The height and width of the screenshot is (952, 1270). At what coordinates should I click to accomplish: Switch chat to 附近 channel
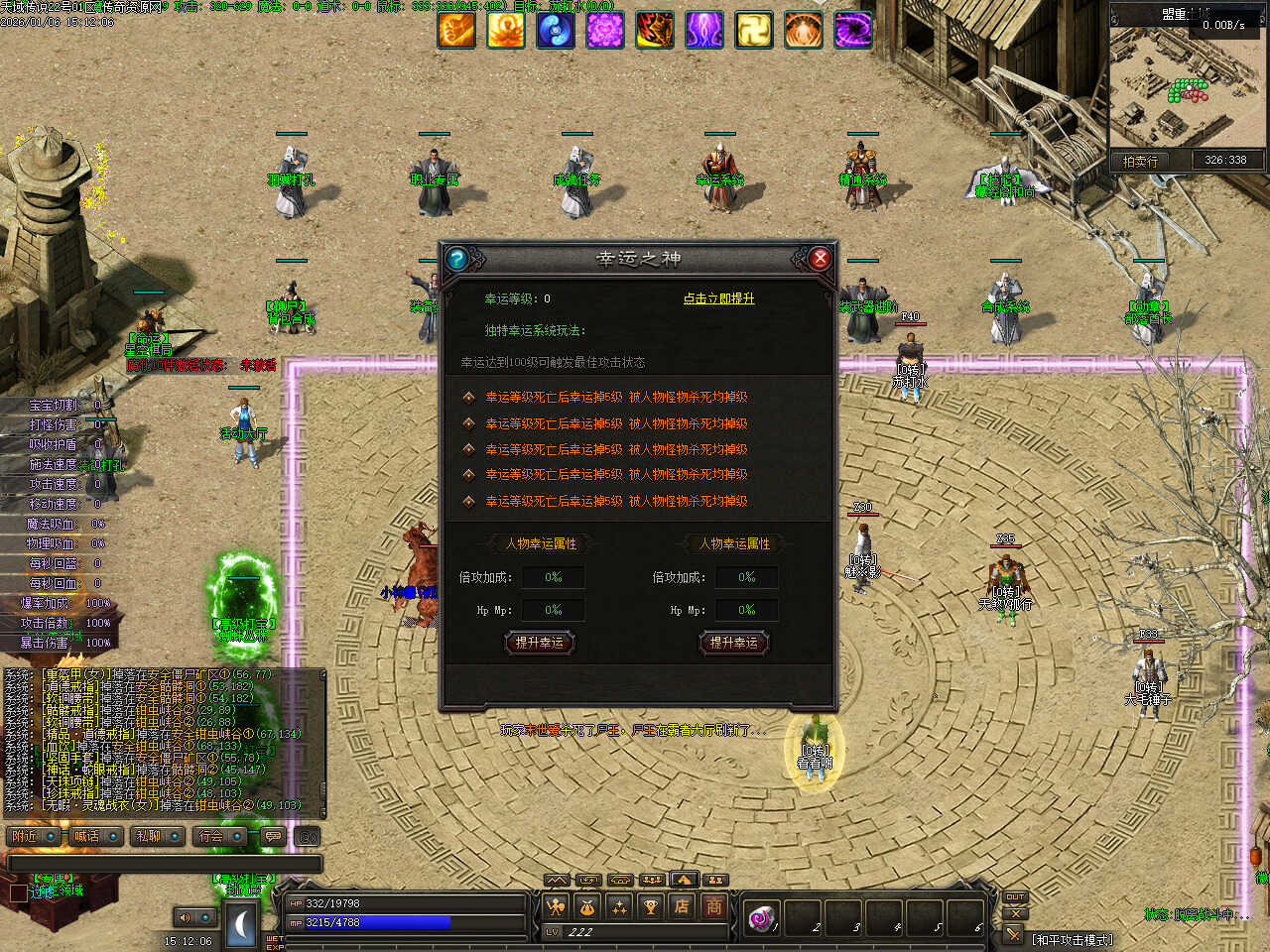coord(33,837)
